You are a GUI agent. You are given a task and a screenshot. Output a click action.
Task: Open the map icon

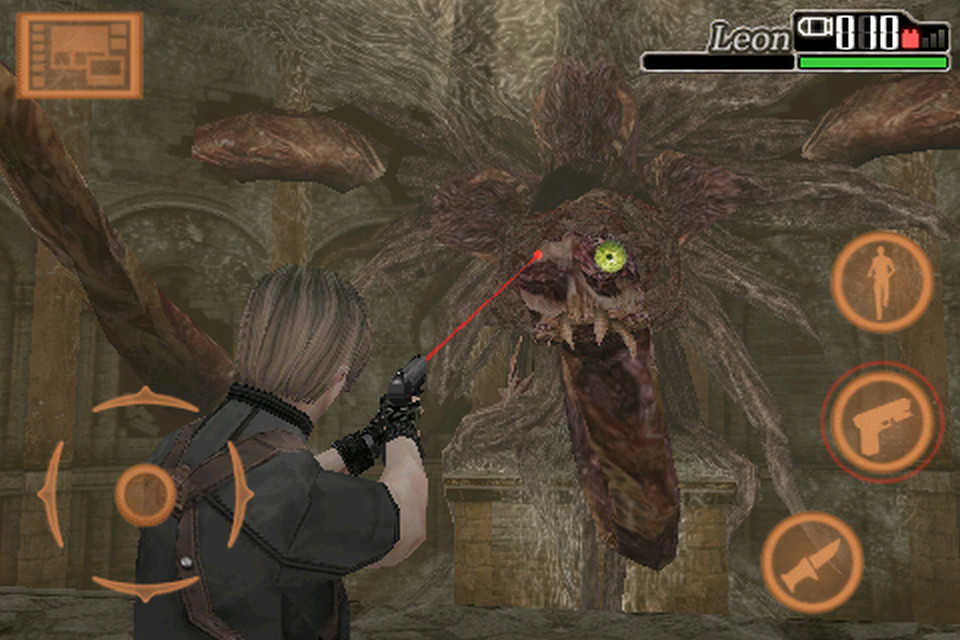click(79, 55)
